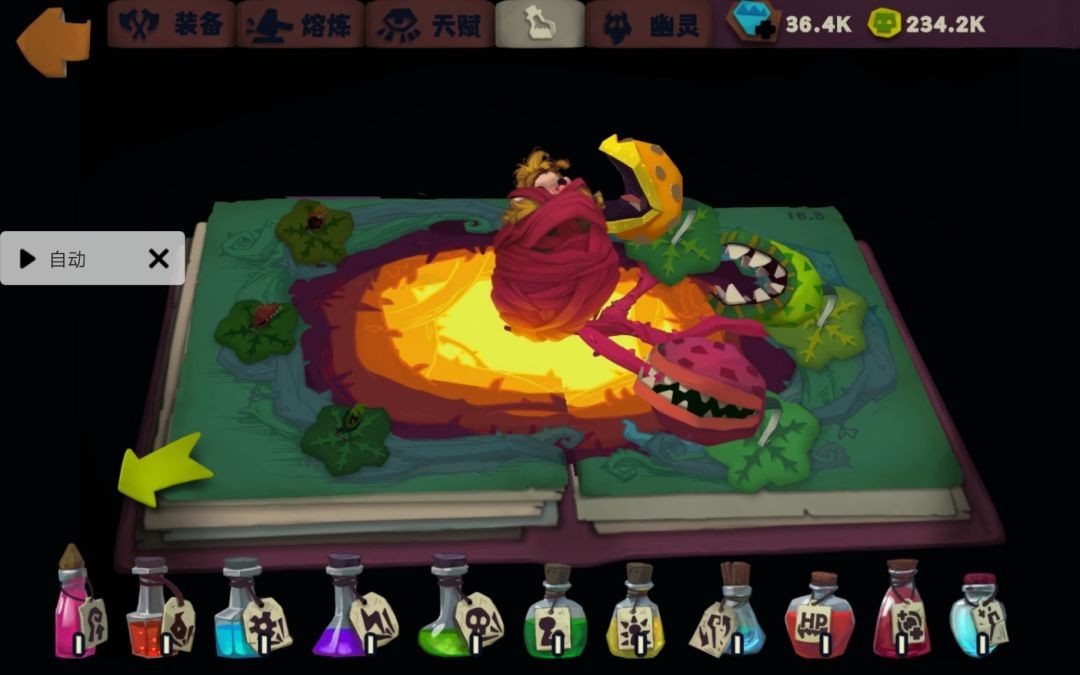
Task: Open the 熔炼 smelting tab
Action: 300,25
